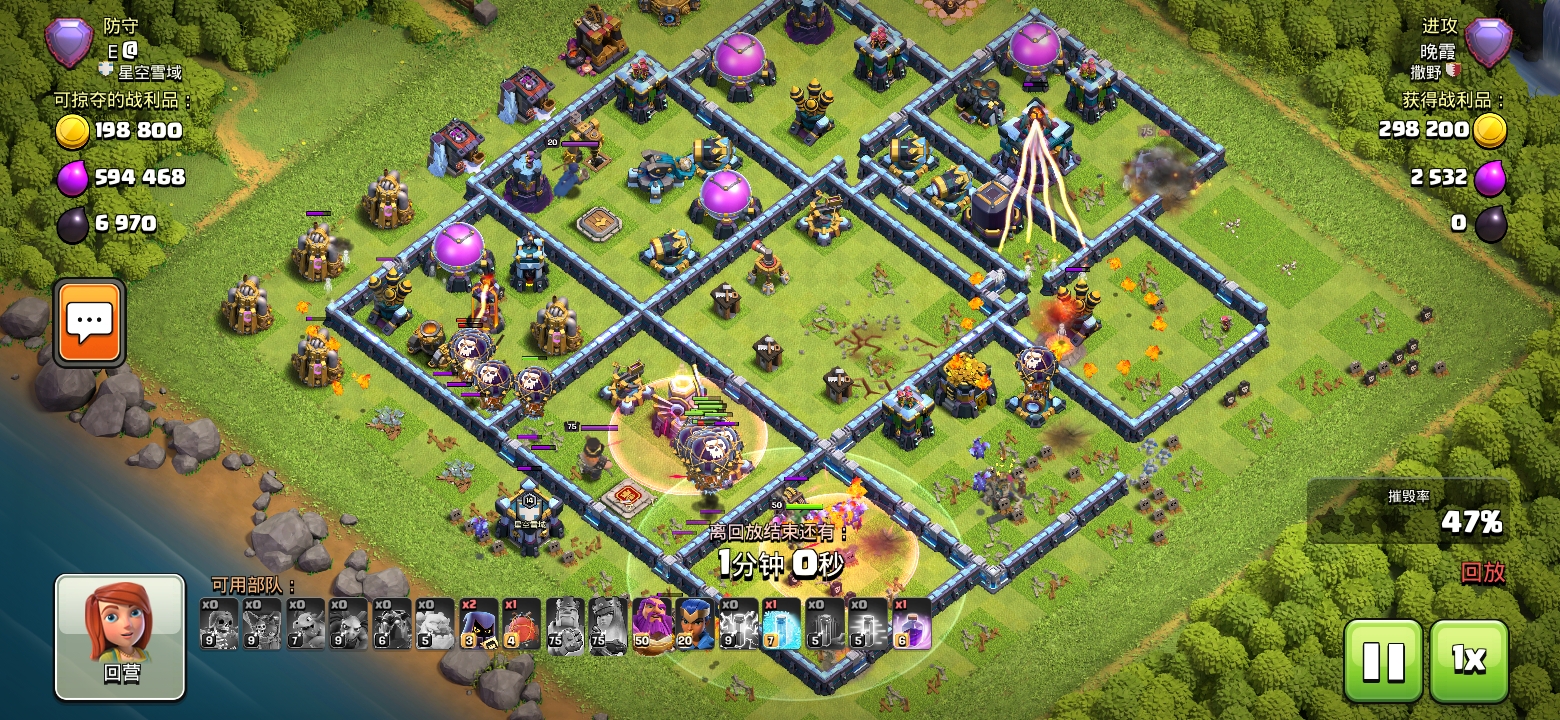This screenshot has width=1560, height=720.
Task: Choose the Grand Warden hero slot
Action: coord(651,624)
